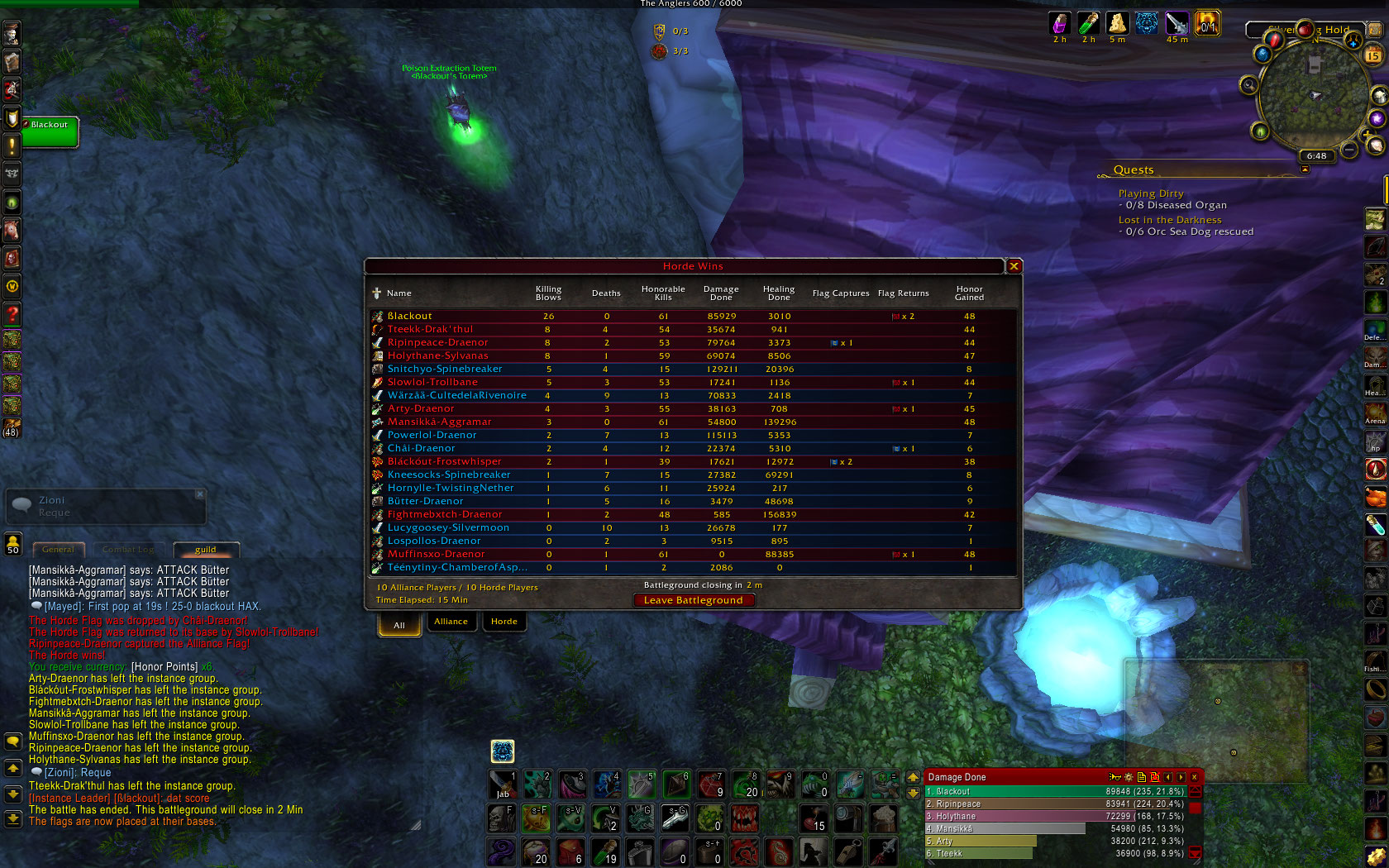
Task: Select the Blackout unit frame
Action: coord(50,131)
